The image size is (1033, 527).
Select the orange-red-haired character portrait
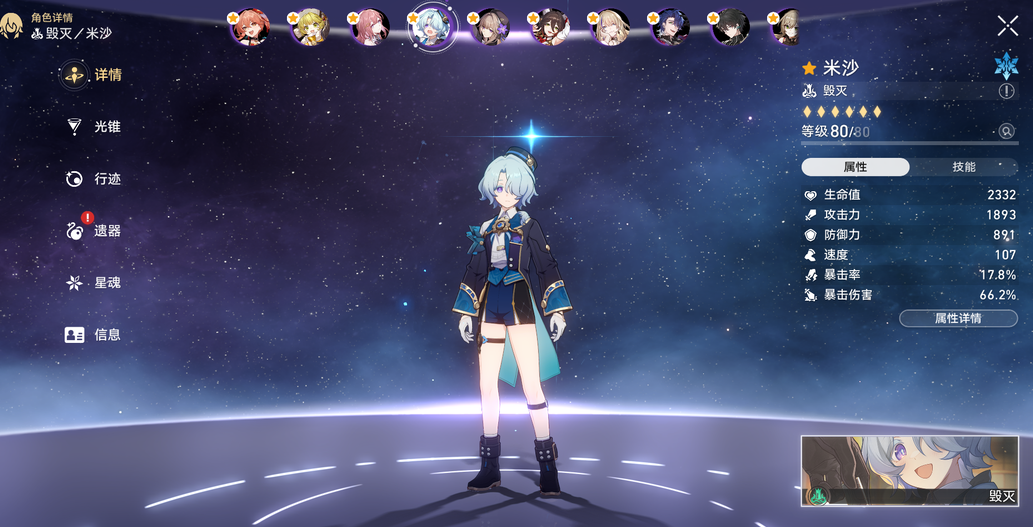(250, 27)
